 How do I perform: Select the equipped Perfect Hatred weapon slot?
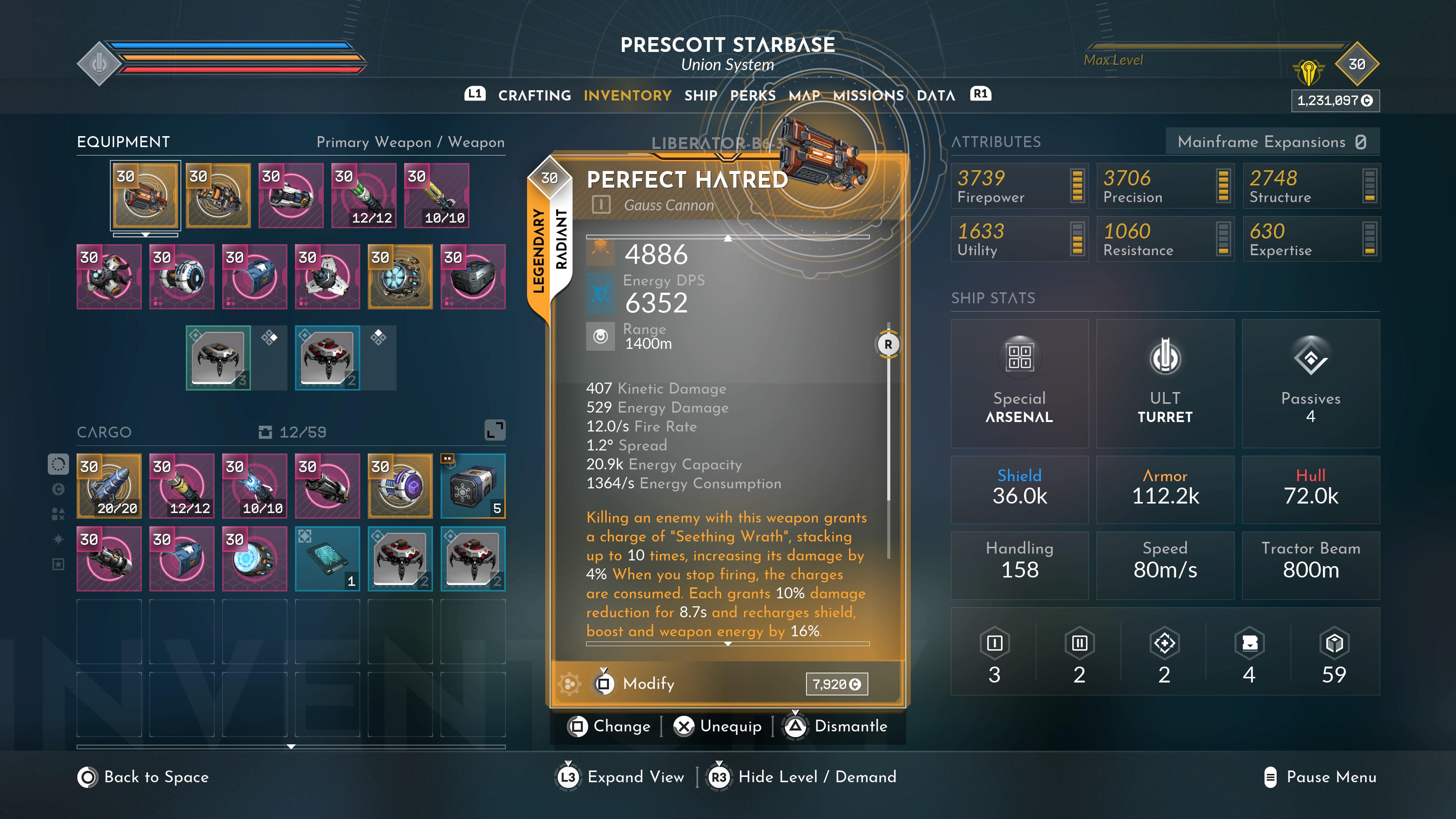[x=145, y=195]
